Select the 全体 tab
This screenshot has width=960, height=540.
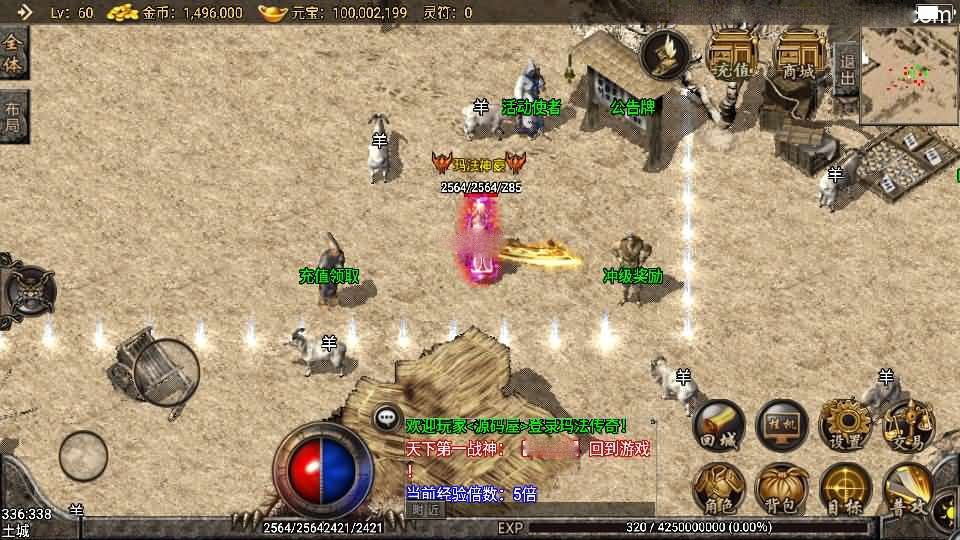pos(13,54)
